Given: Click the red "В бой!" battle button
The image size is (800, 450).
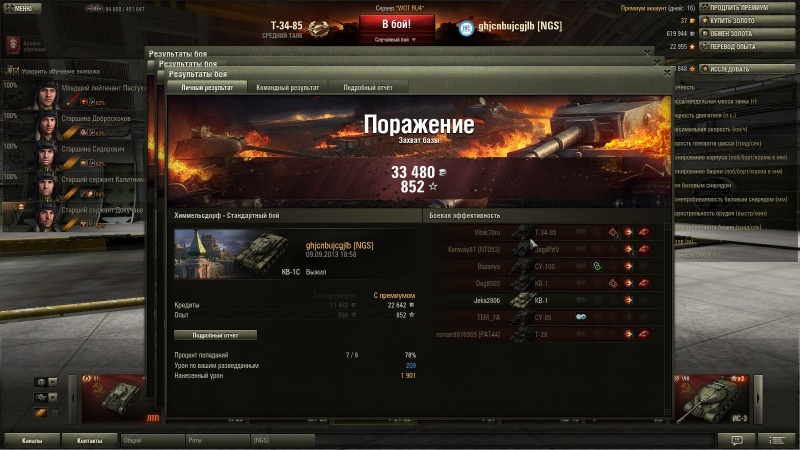Looking at the screenshot, I should pos(396,23).
